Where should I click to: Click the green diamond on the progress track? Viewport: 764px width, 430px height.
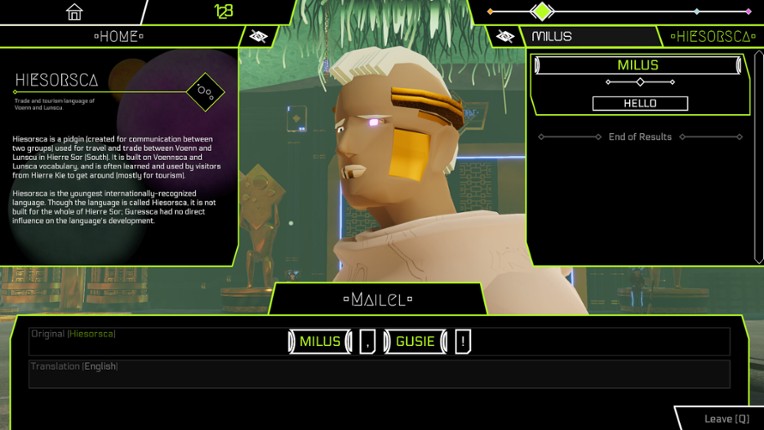click(541, 12)
